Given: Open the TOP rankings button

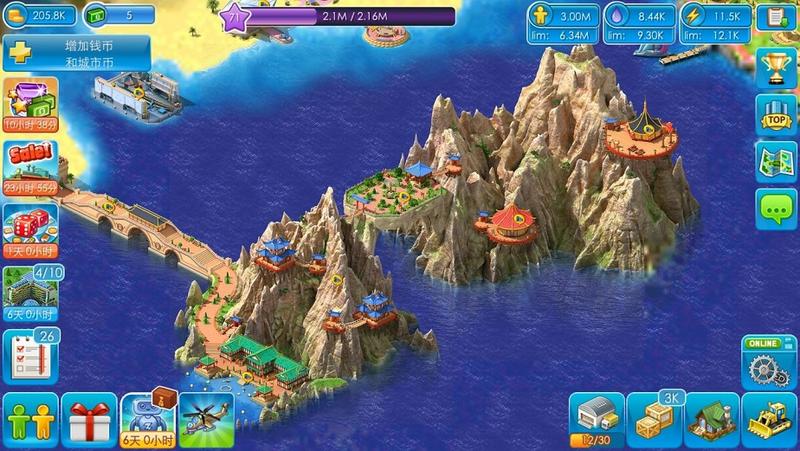Looking at the screenshot, I should click(x=774, y=114).
